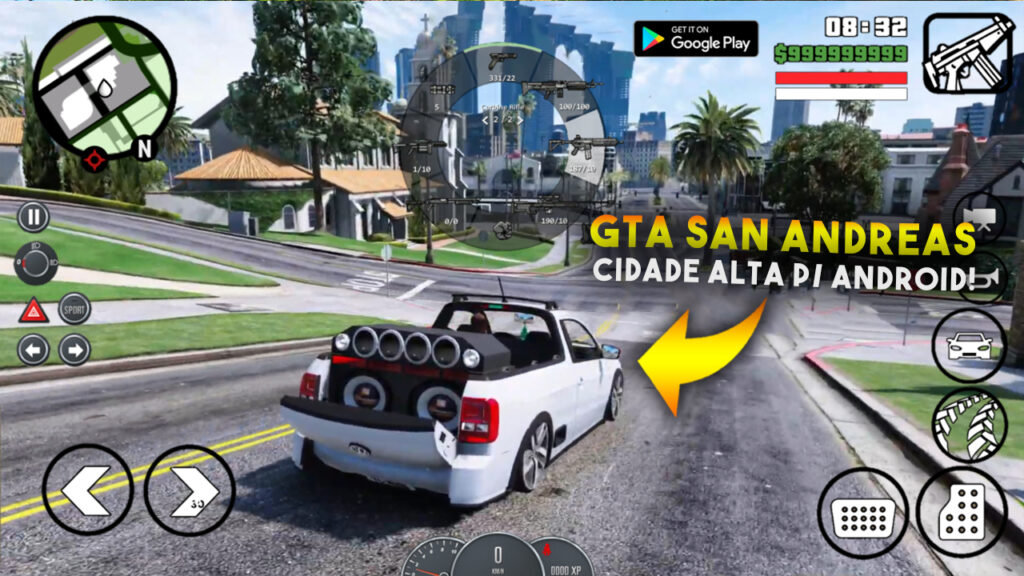Tap the car icon button

click(968, 346)
